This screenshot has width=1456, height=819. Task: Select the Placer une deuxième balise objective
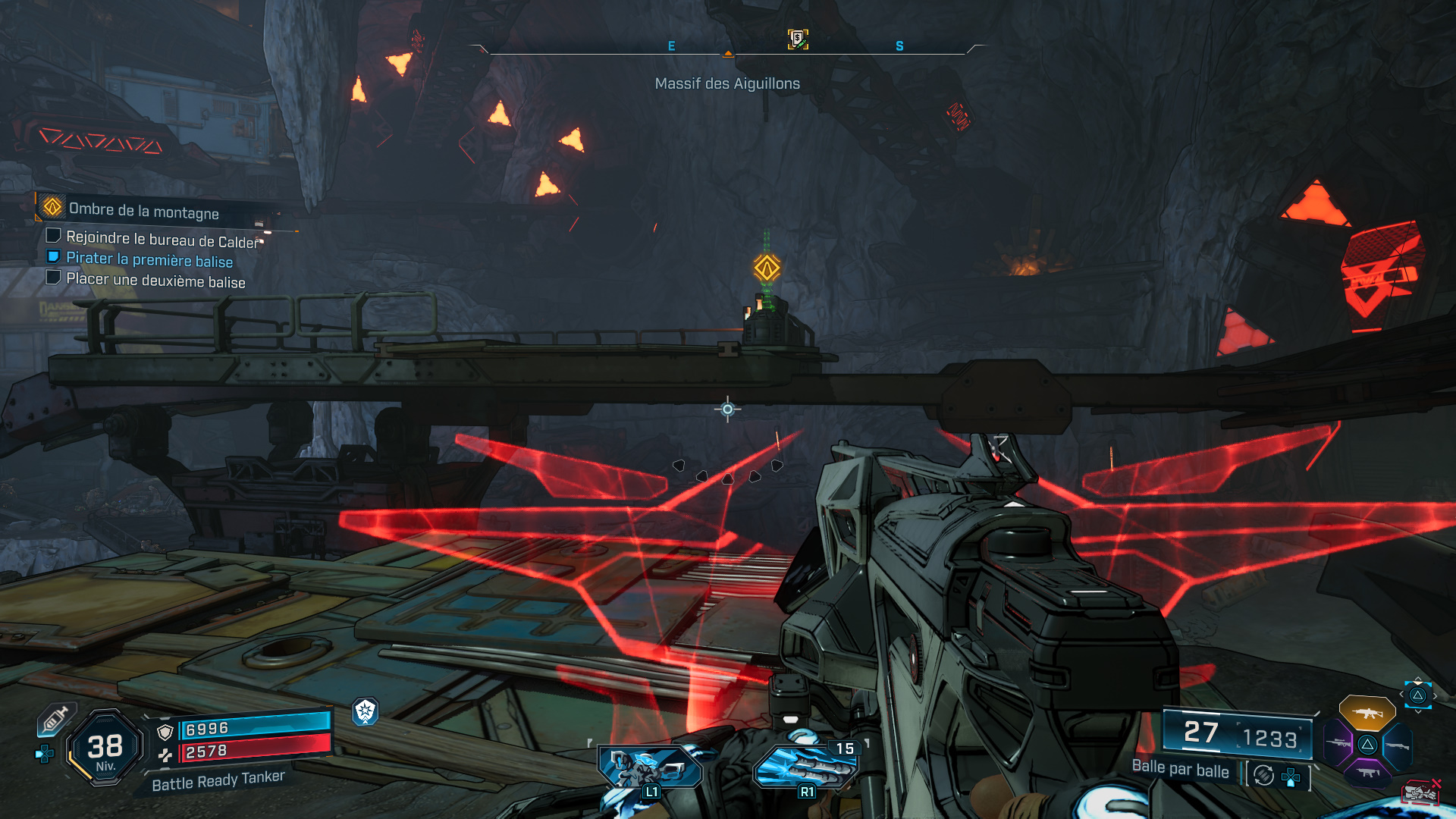point(155,281)
